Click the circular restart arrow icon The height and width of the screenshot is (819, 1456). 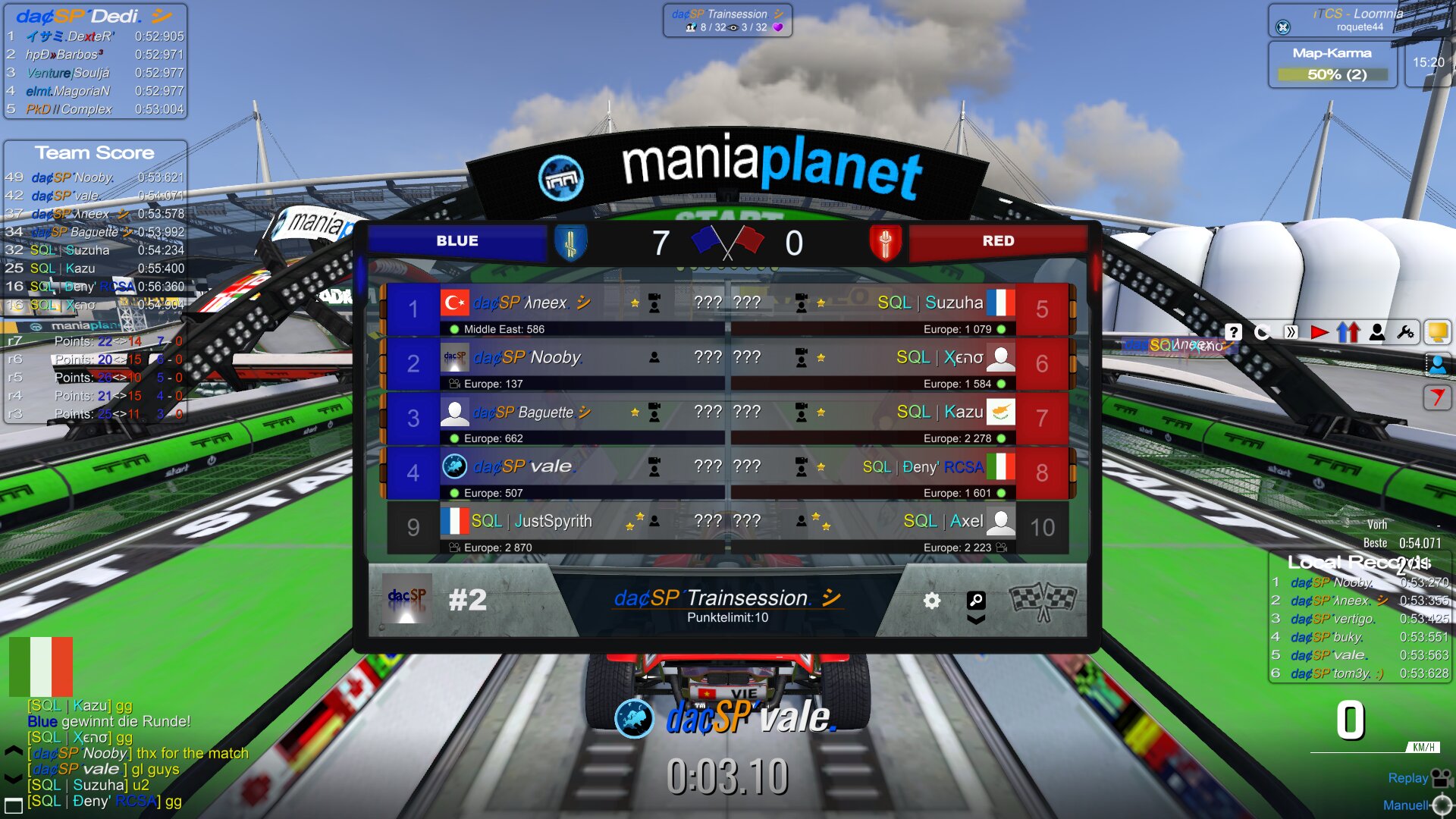[1262, 332]
